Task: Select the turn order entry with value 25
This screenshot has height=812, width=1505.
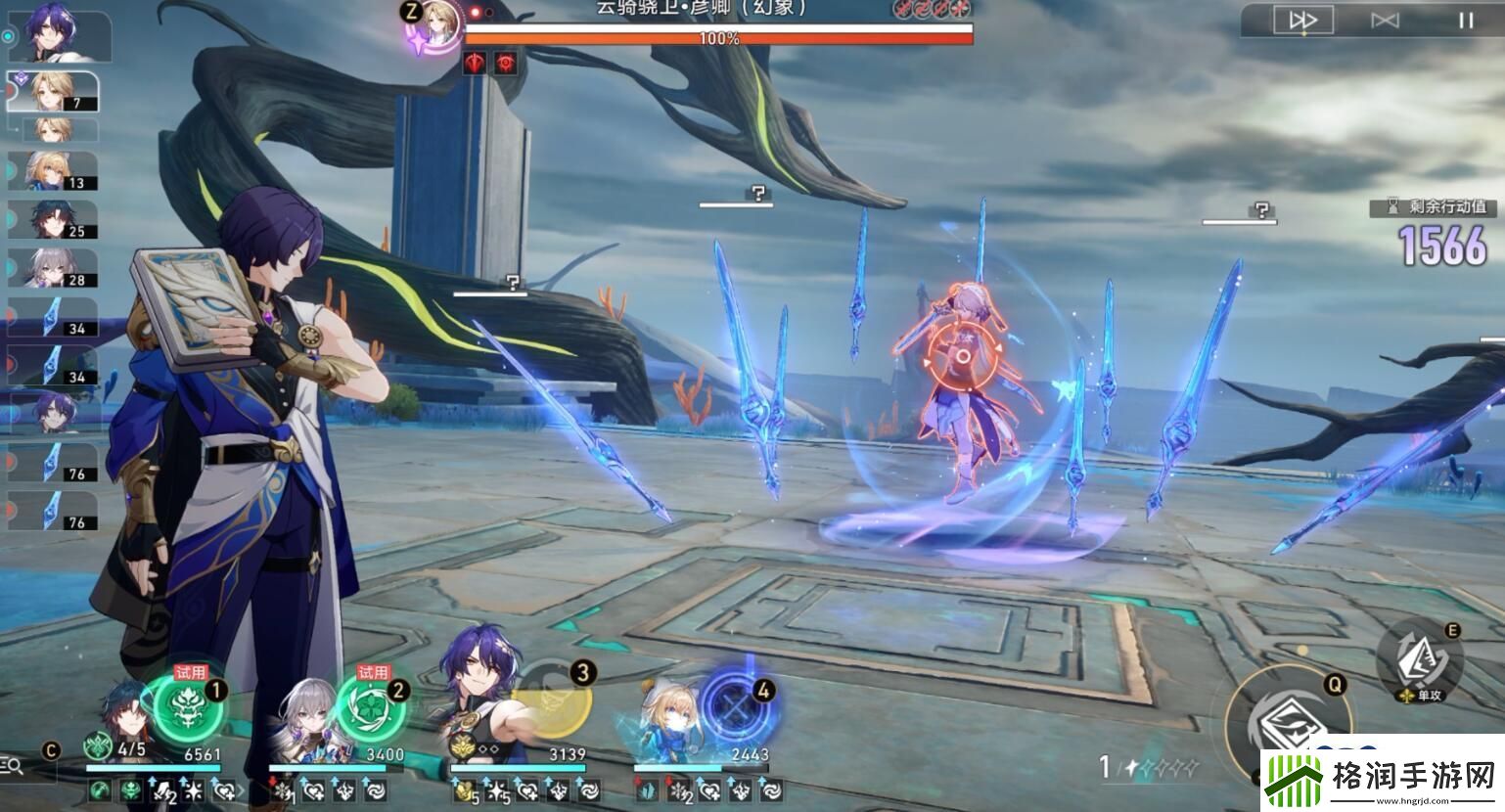Action: tap(55, 219)
